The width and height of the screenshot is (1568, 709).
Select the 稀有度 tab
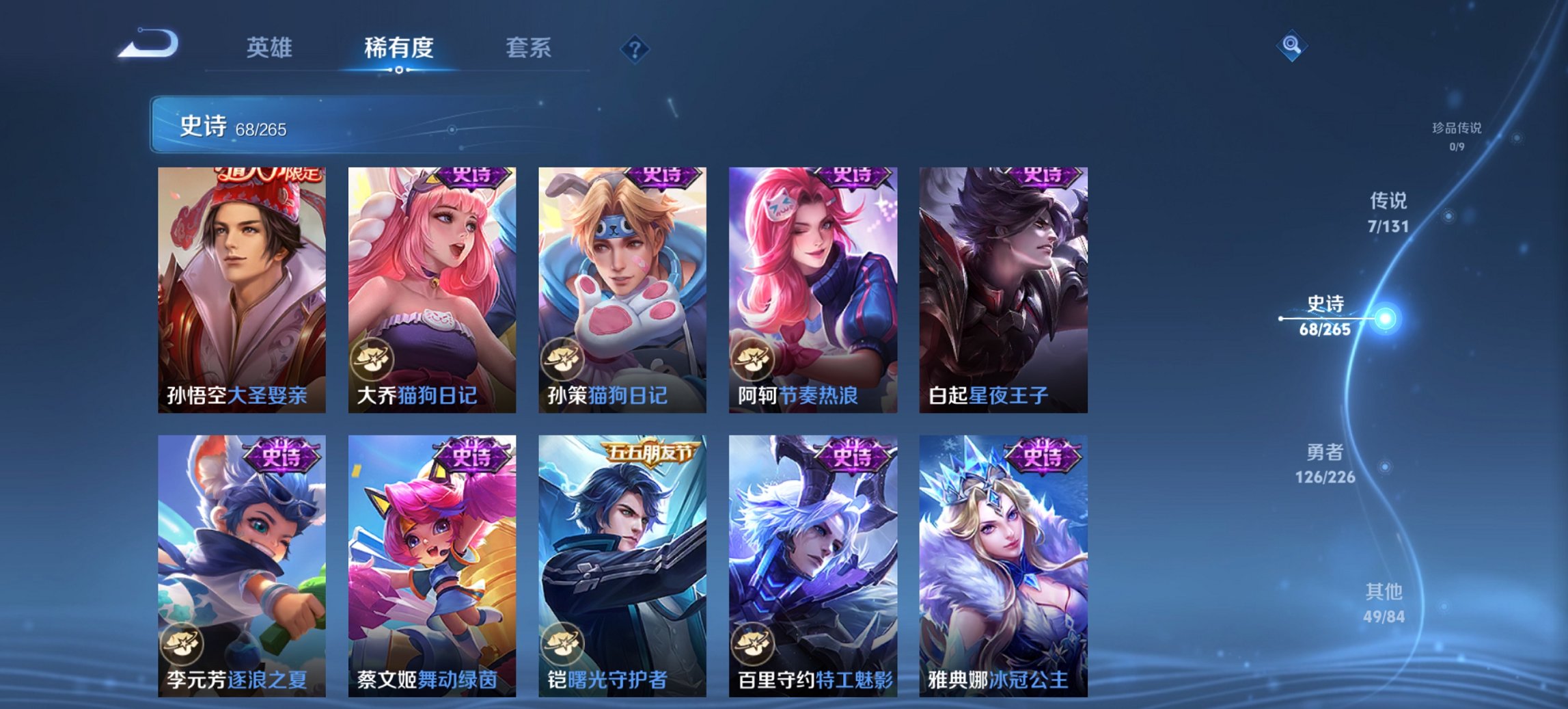[x=398, y=49]
